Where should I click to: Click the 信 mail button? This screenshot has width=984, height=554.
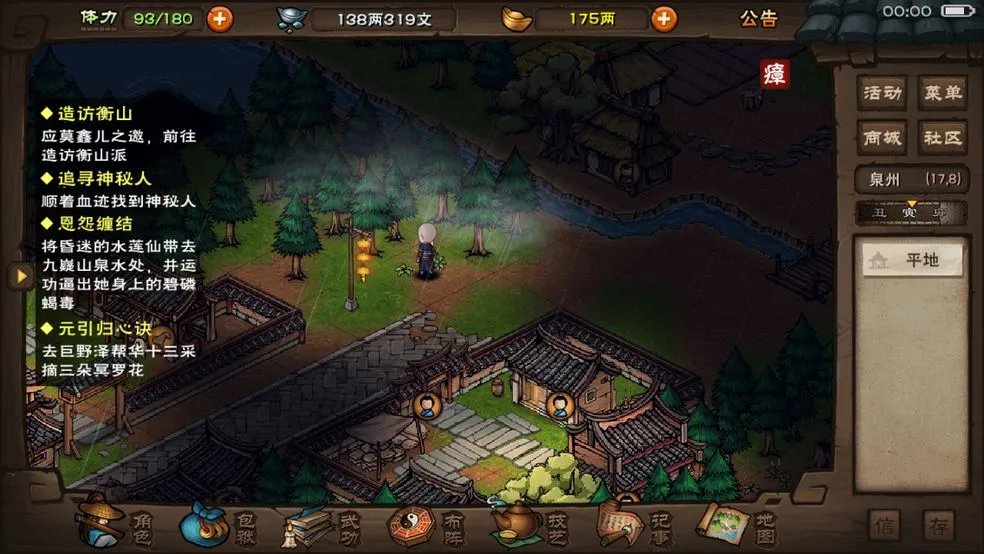pyautogui.click(x=884, y=526)
